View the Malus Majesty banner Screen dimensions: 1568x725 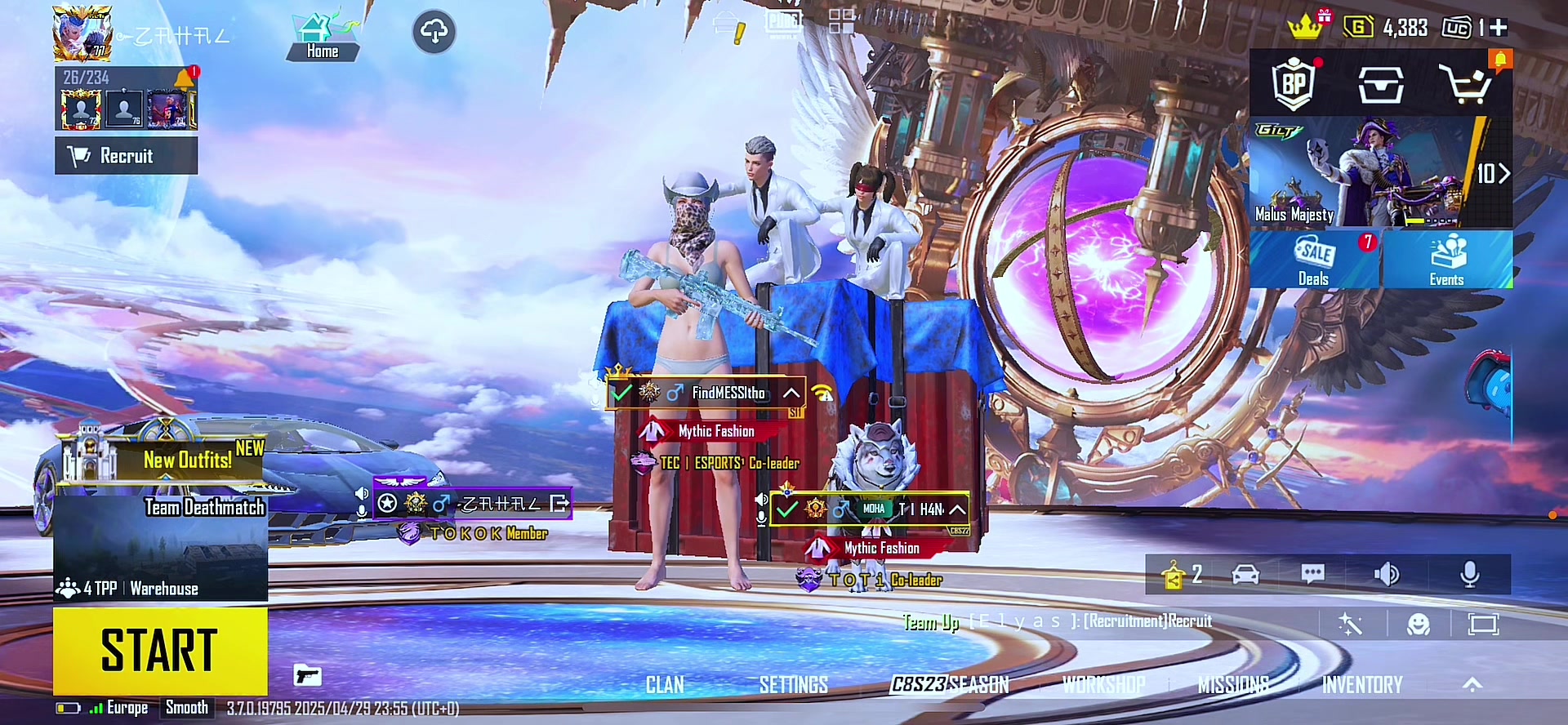tap(1380, 173)
